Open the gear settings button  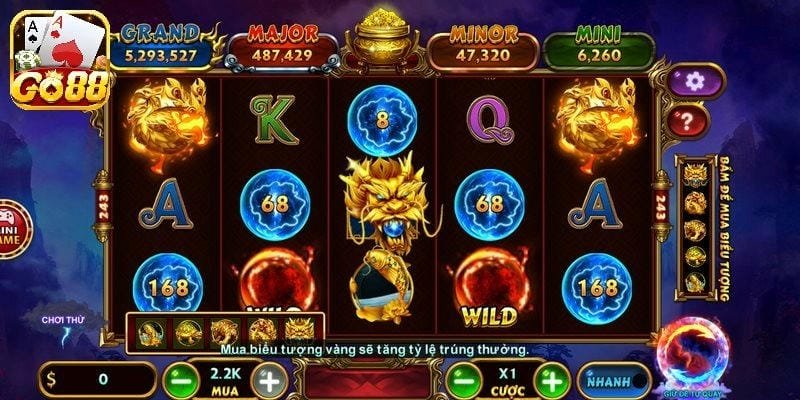pos(688,80)
